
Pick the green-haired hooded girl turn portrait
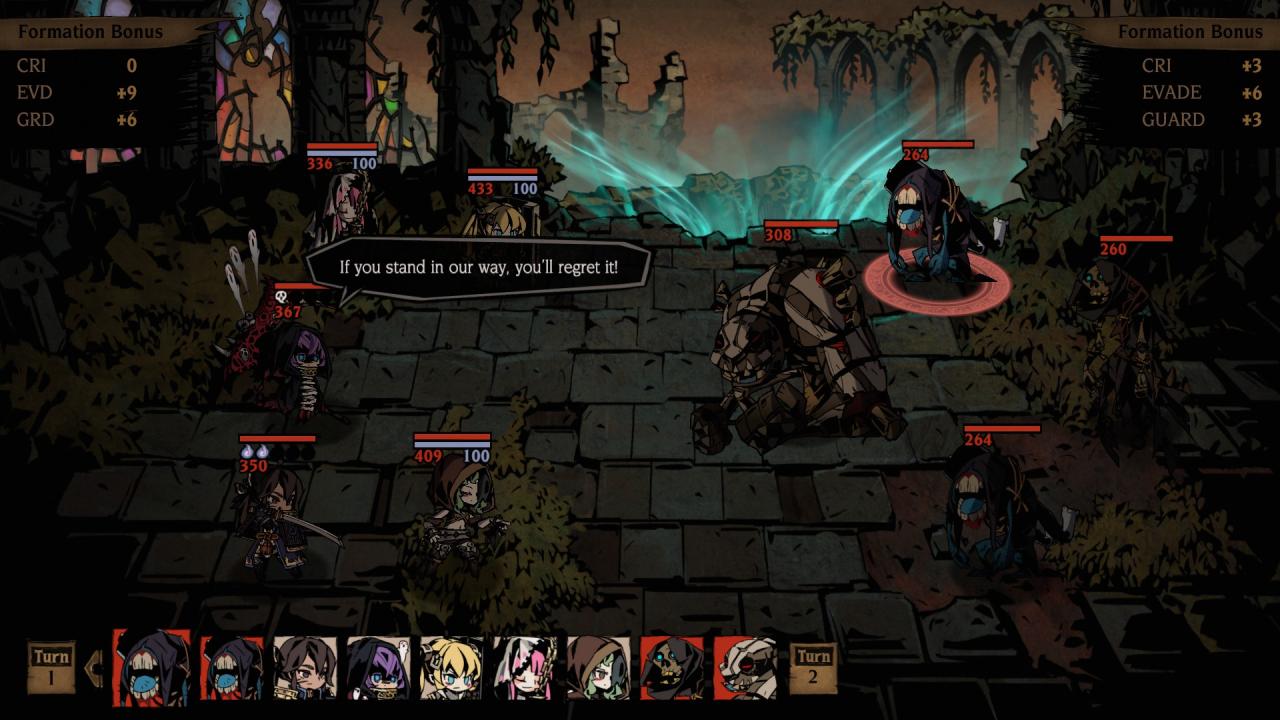tap(598, 668)
